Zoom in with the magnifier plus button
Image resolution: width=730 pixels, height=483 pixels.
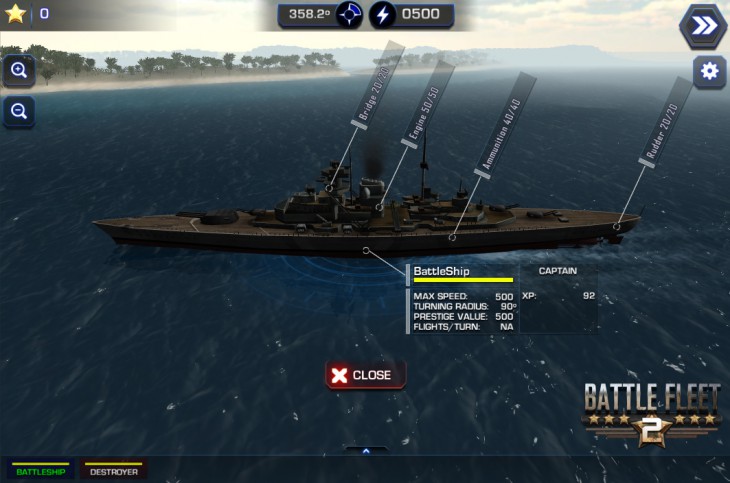tap(18, 71)
